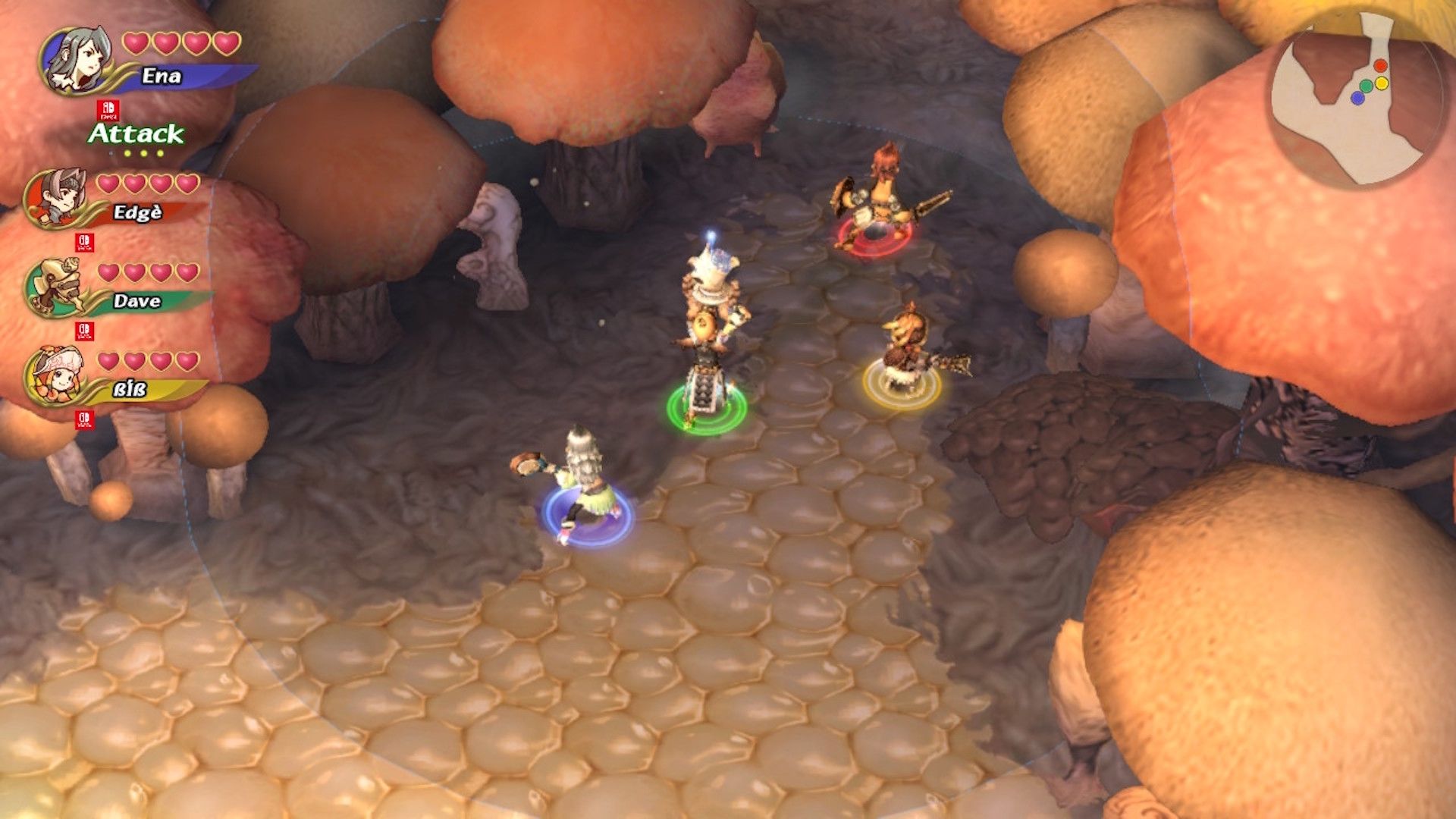Viewport: 1456px width, 819px height.
Task: Select the red player dot on the minimap
Action: point(1380,66)
